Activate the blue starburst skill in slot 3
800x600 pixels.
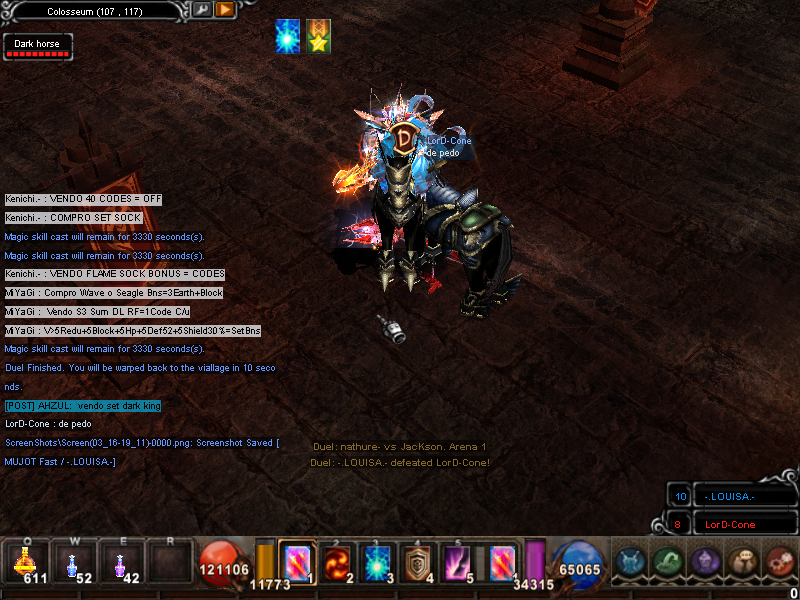coord(376,562)
